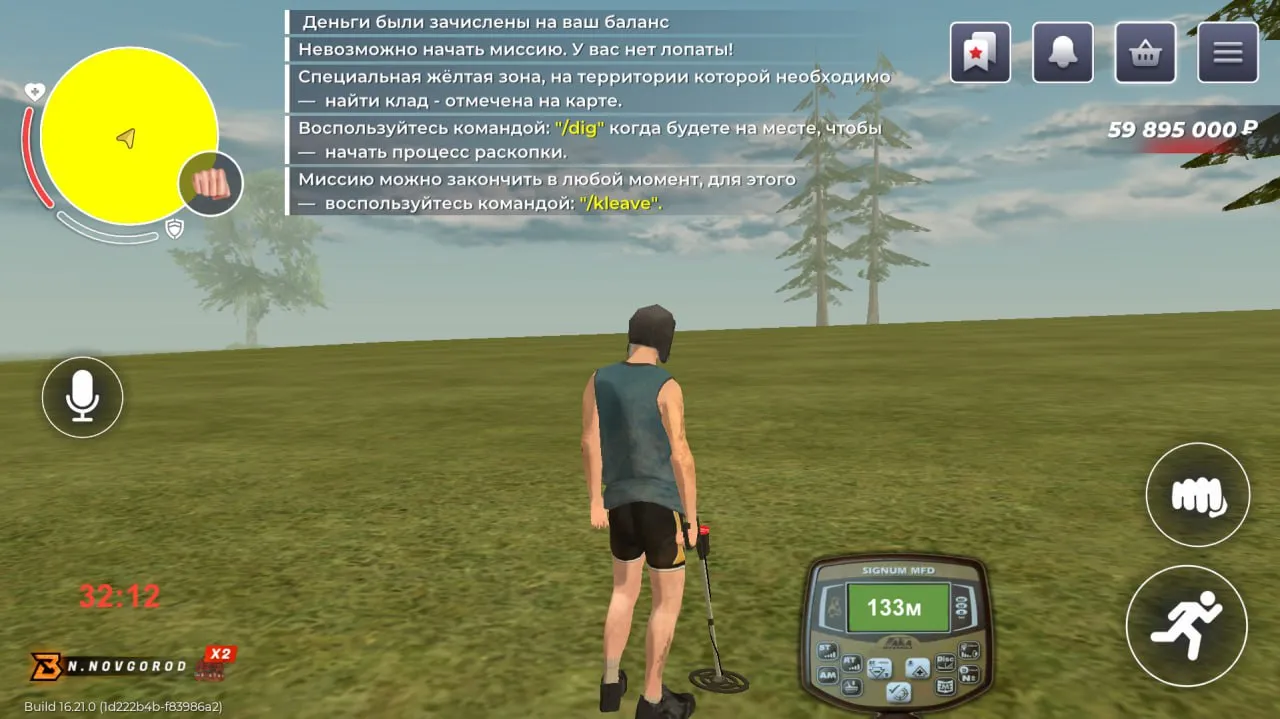Tap the Signum MFD metal detector panel
Image resolution: width=1280 pixels, height=719 pixels.
click(895, 632)
